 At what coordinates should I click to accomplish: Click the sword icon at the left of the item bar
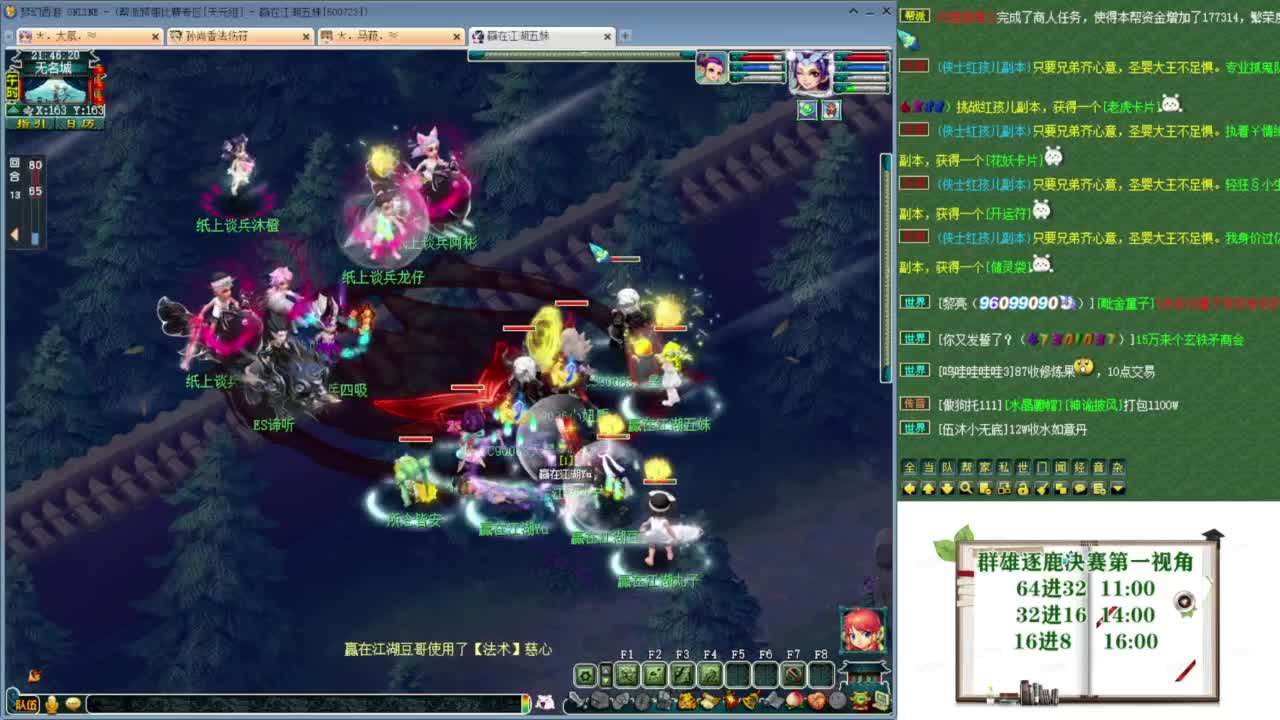575,701
